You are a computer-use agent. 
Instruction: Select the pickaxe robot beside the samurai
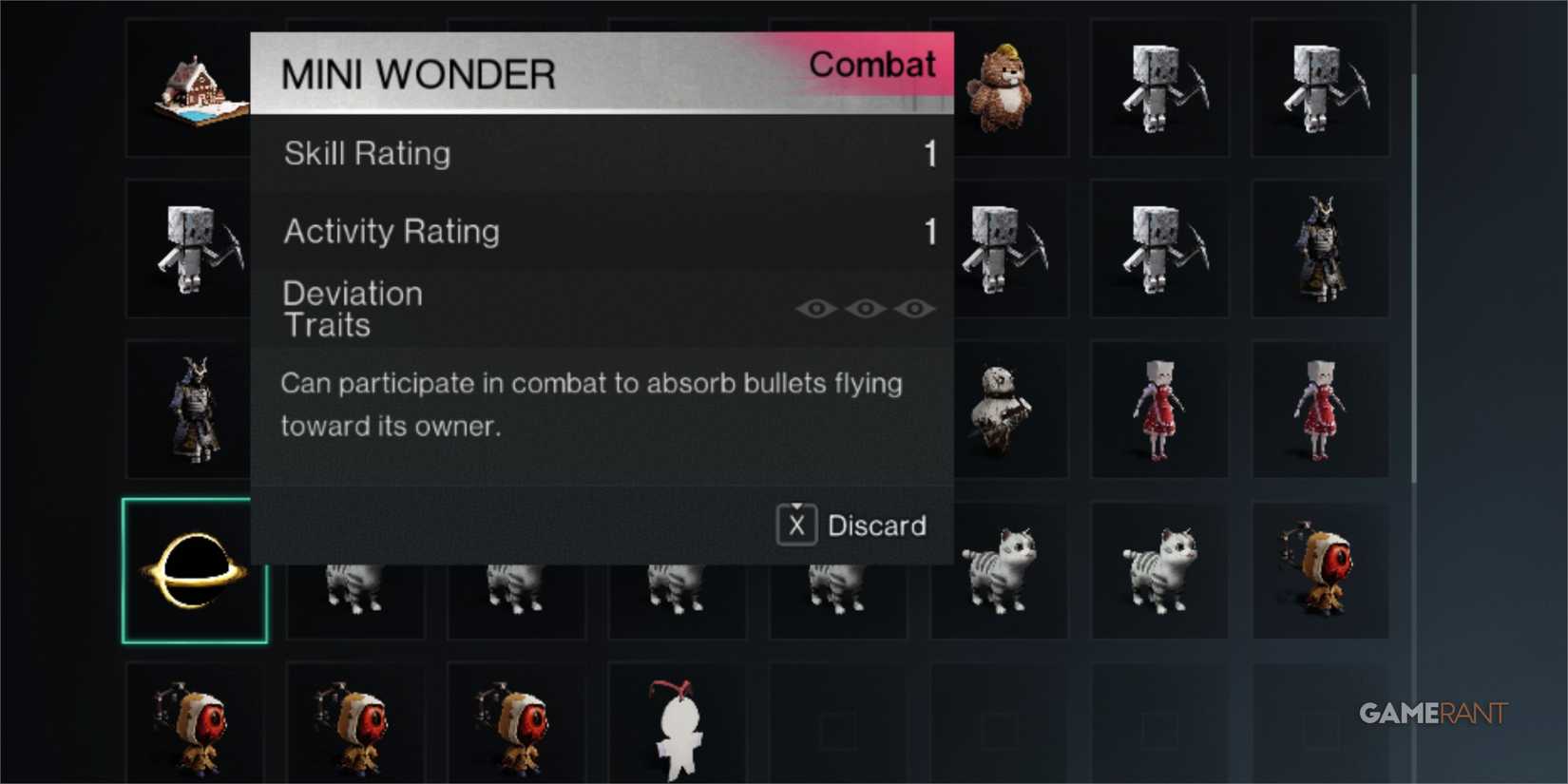coord(1159,249)
